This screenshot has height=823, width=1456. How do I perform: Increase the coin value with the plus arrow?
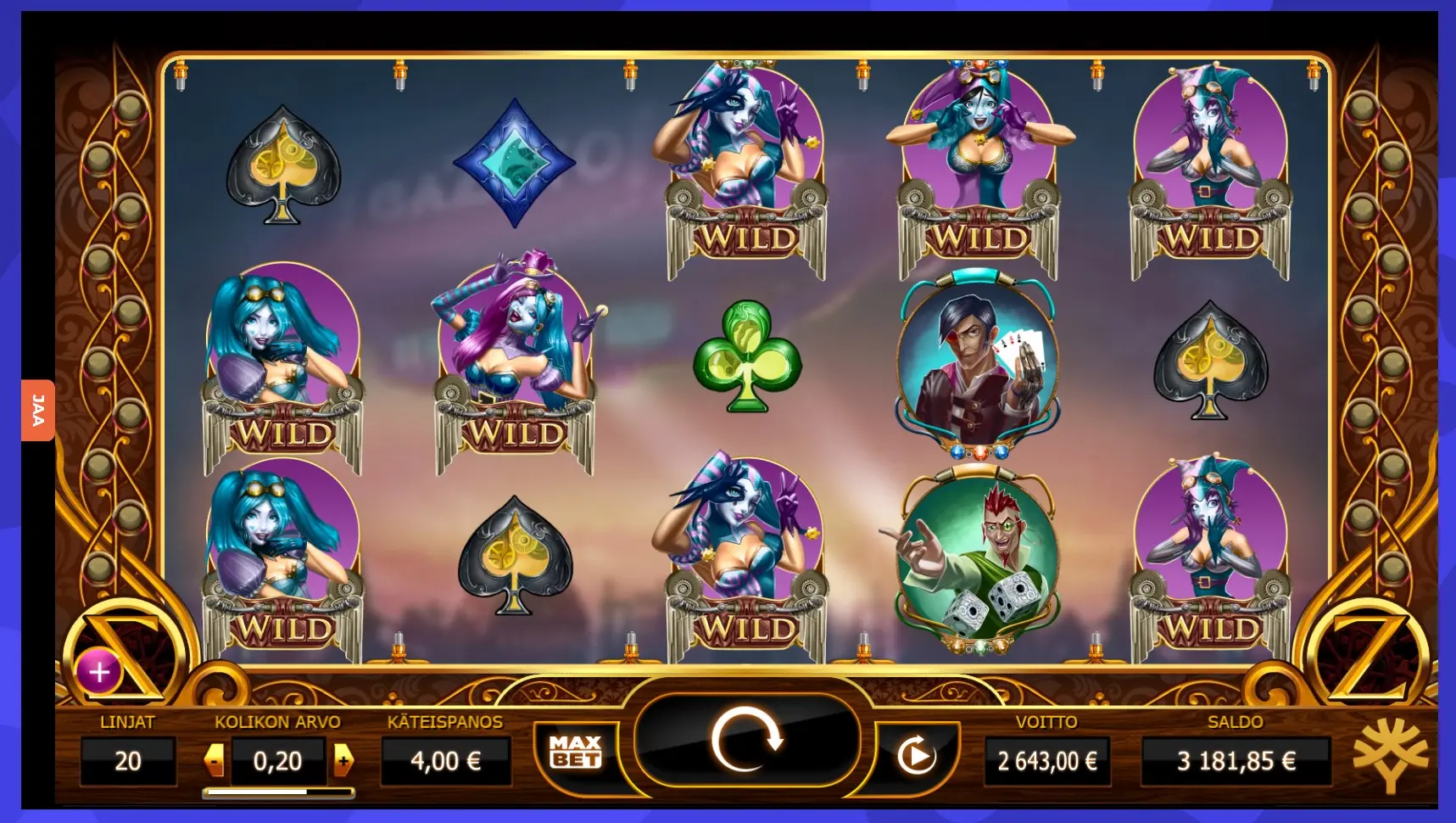(x=343, y=760)
